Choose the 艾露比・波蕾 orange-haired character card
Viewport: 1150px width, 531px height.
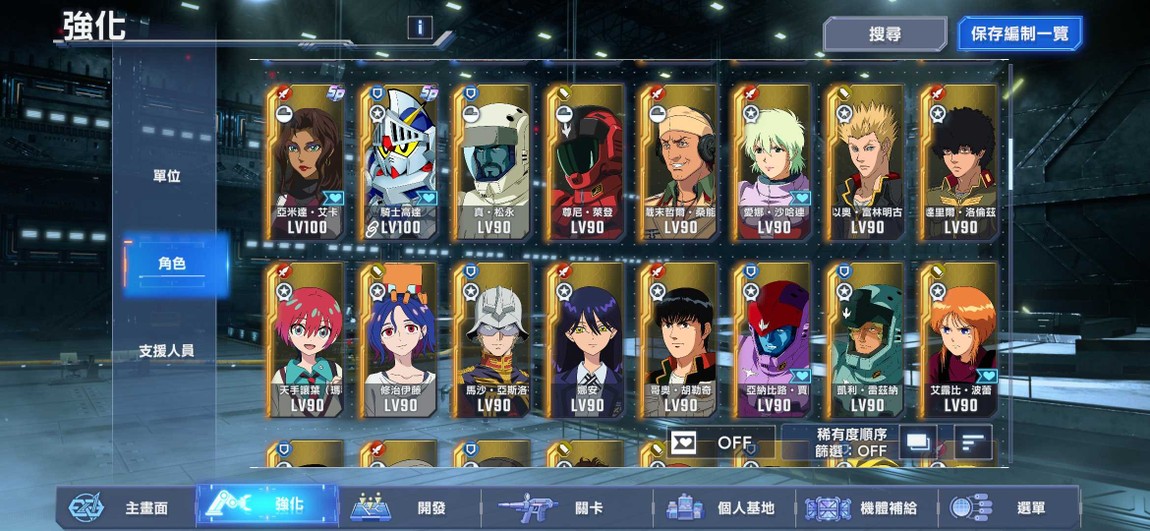(960, 340)
